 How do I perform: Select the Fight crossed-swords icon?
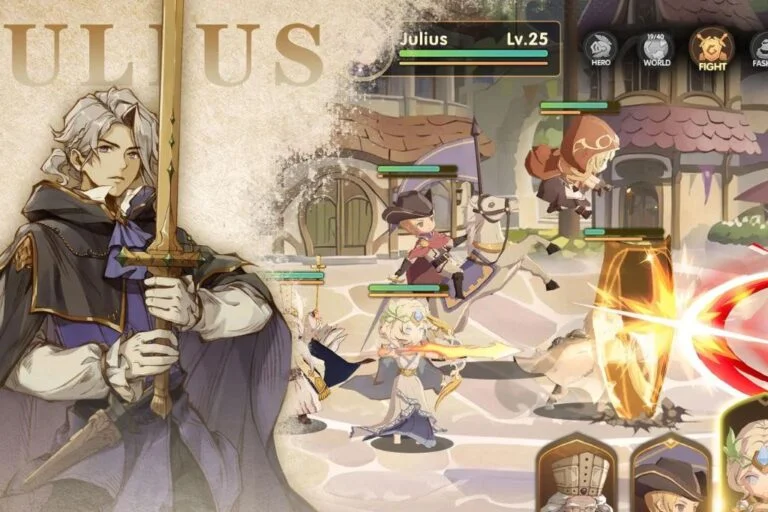click(x=711, y=47)
